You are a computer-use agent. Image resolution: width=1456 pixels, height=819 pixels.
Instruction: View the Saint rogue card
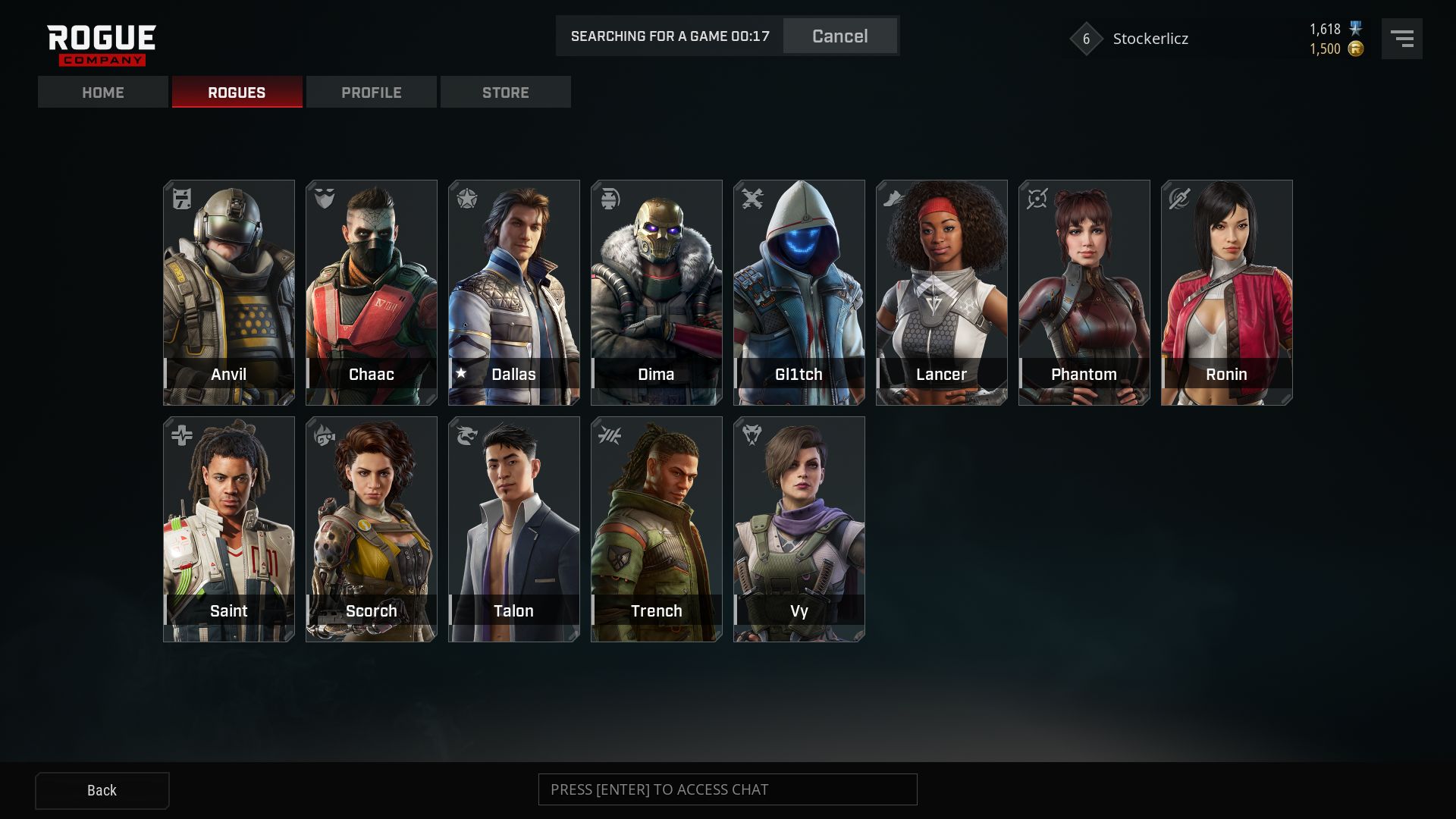click(229, 529)
